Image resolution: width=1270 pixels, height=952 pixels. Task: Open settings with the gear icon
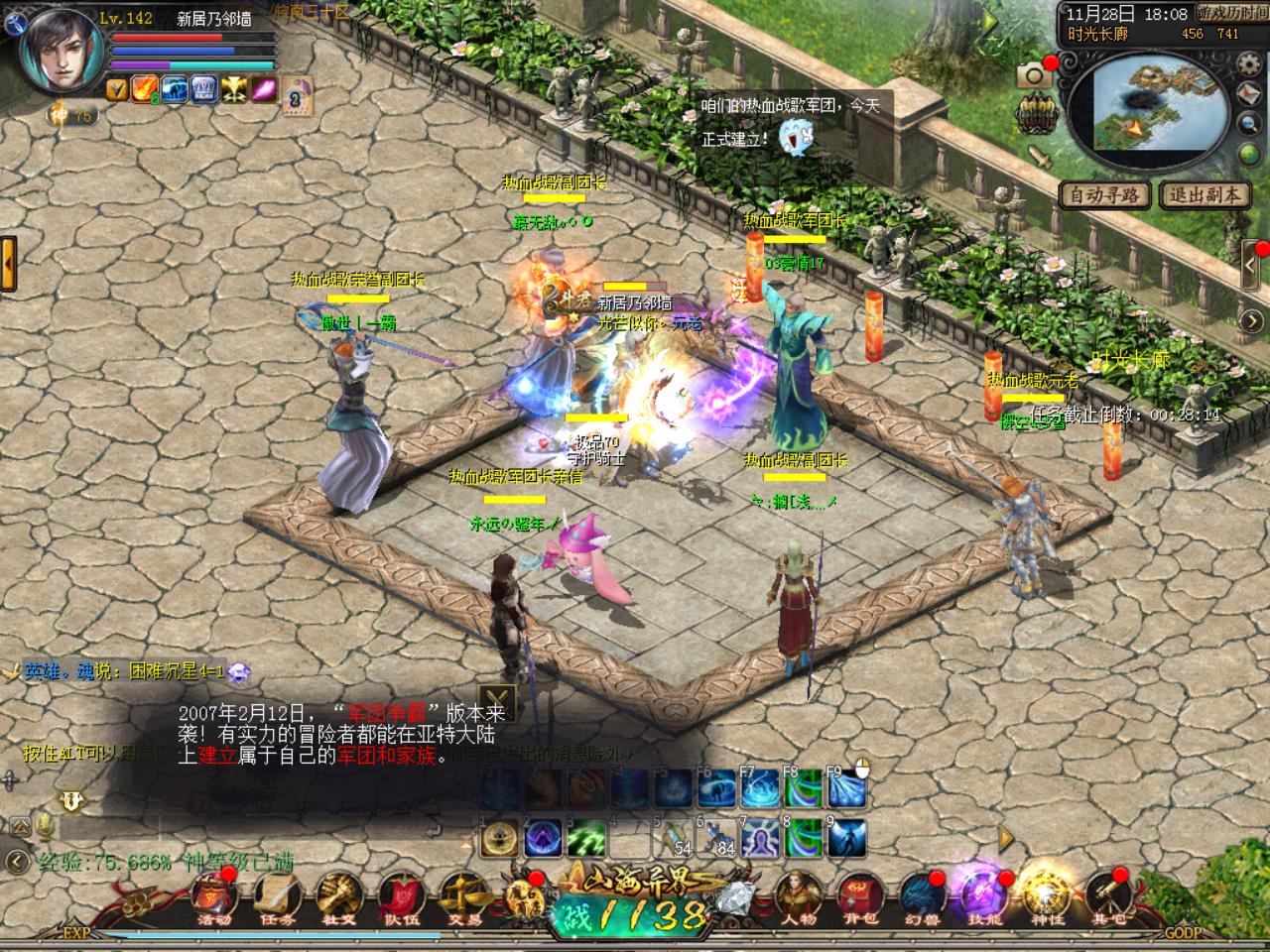click(x=1248, y=62)
